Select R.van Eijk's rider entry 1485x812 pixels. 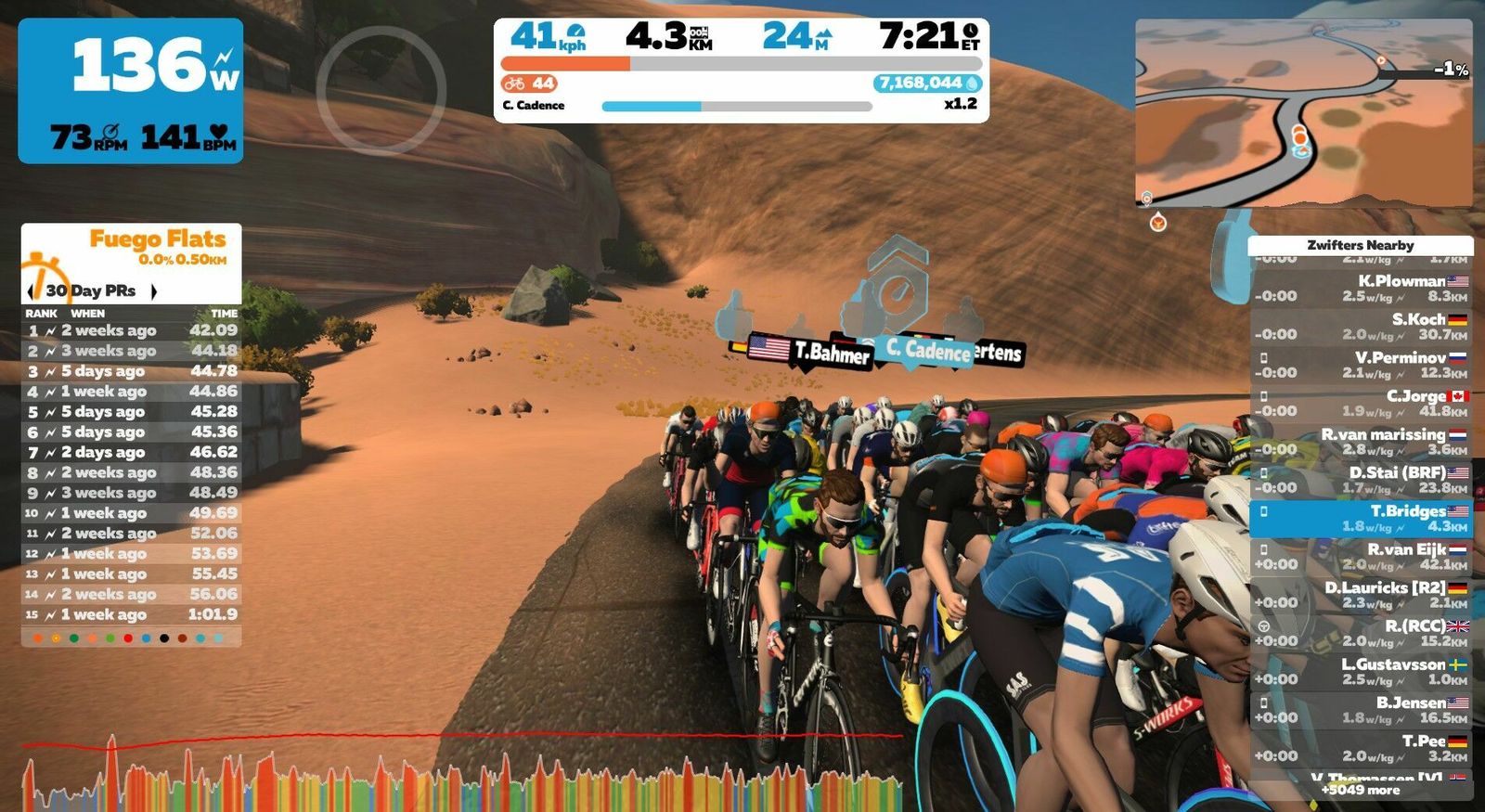[x=1360, y=557]
